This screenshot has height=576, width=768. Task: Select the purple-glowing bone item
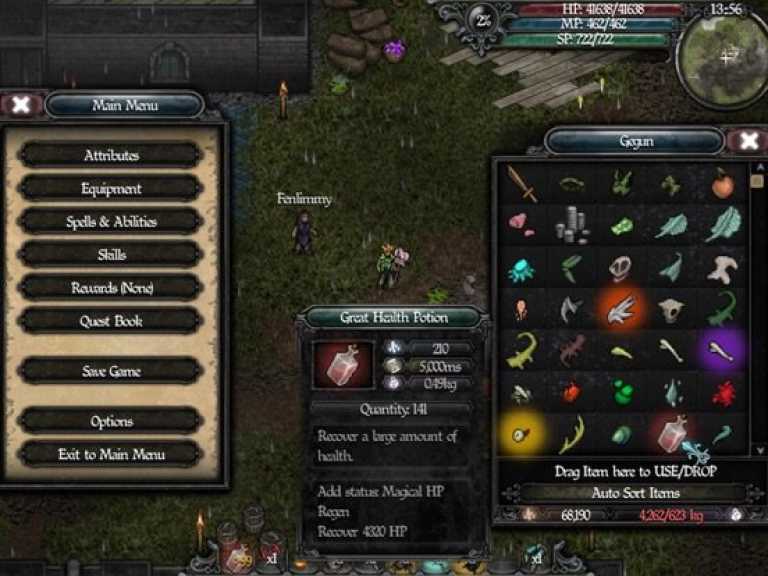[x=722, y=350]
